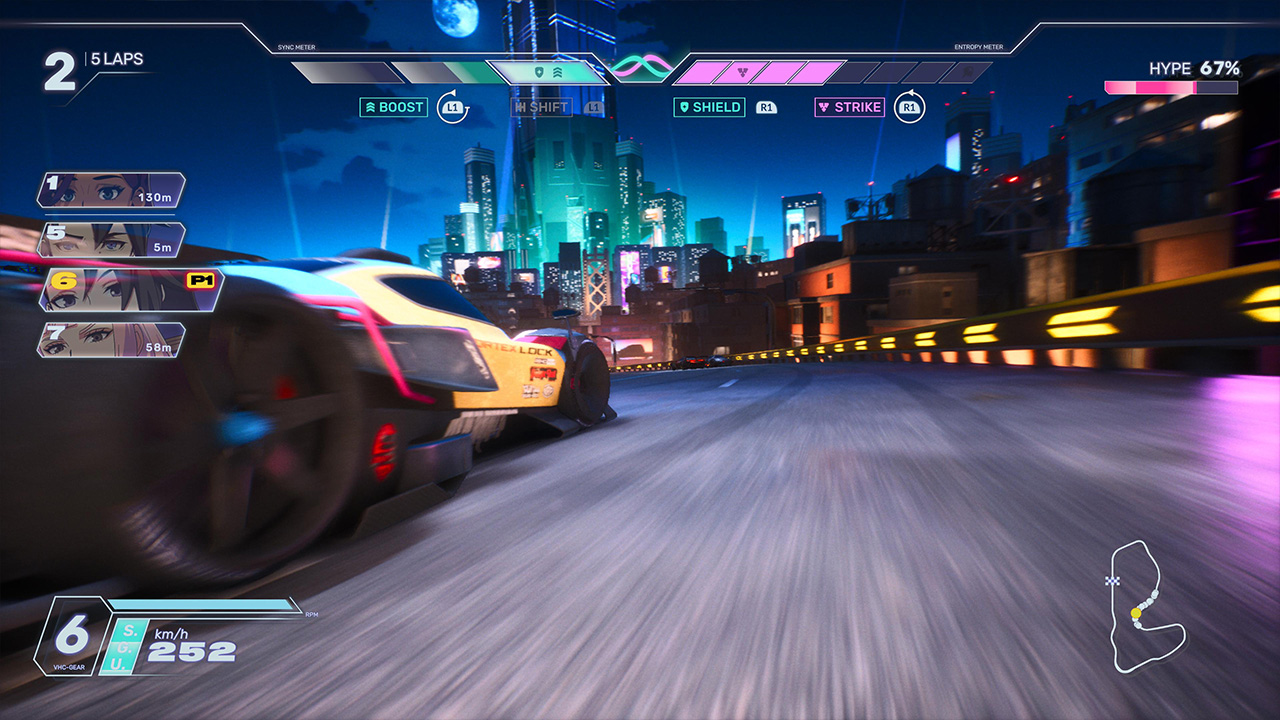This screenshot has width=1280, height=720.
Task: Trigger the SHIELD ability
Action: tap(710, 107)
